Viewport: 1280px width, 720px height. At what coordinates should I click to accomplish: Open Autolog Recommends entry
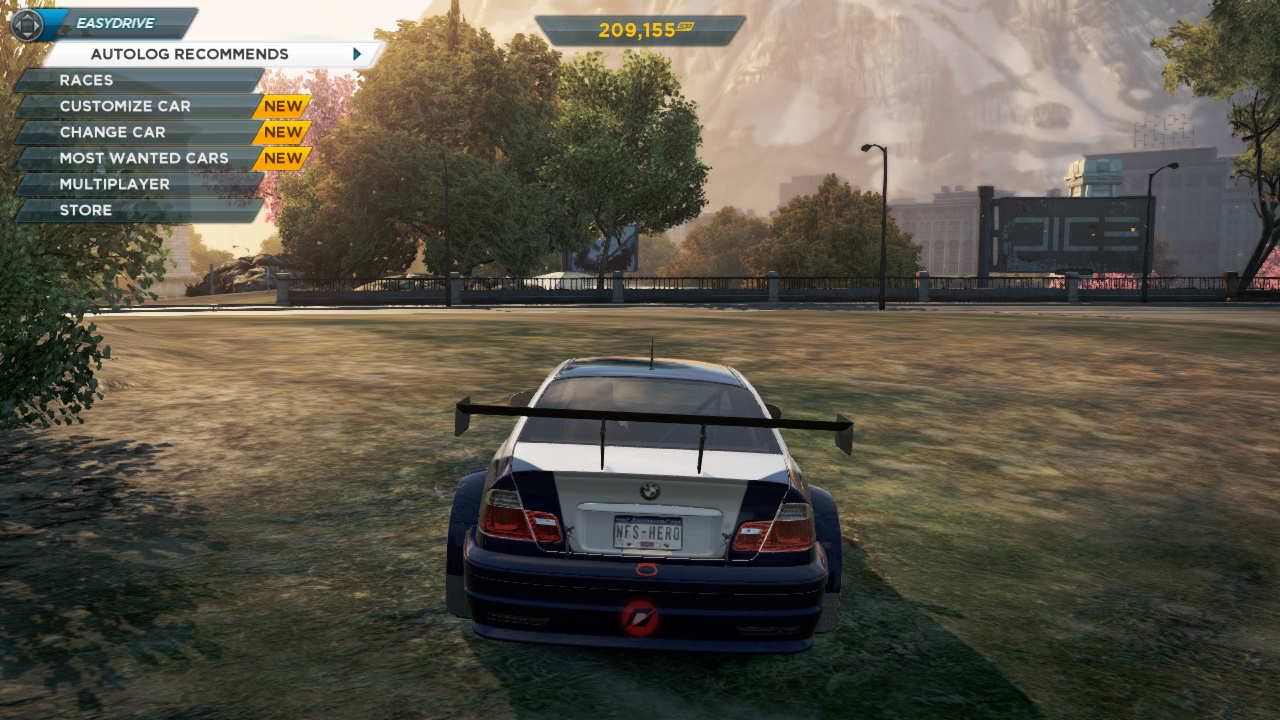click(x=190, y=54)
